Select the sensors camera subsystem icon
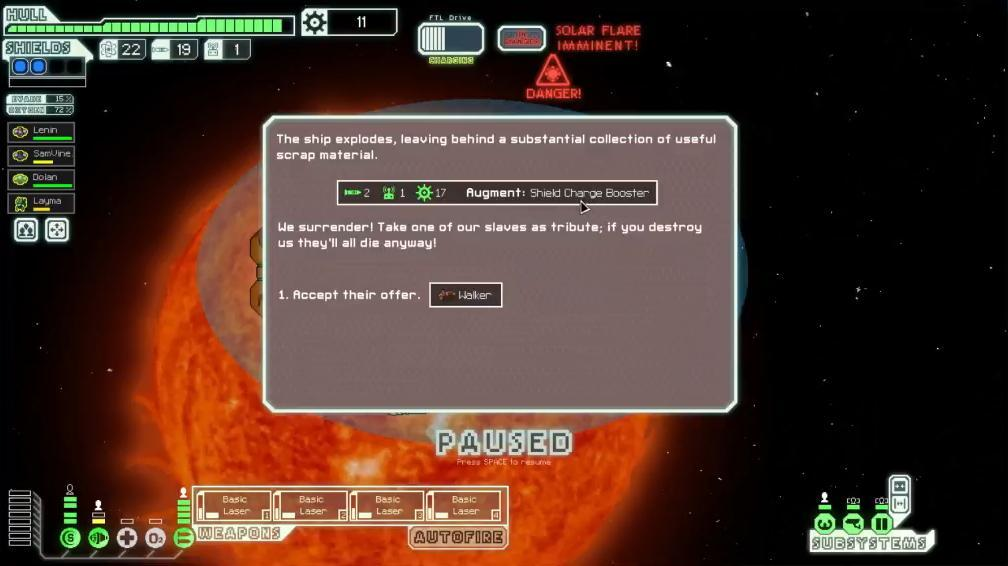1008x566 pixels. pos(853,524)
